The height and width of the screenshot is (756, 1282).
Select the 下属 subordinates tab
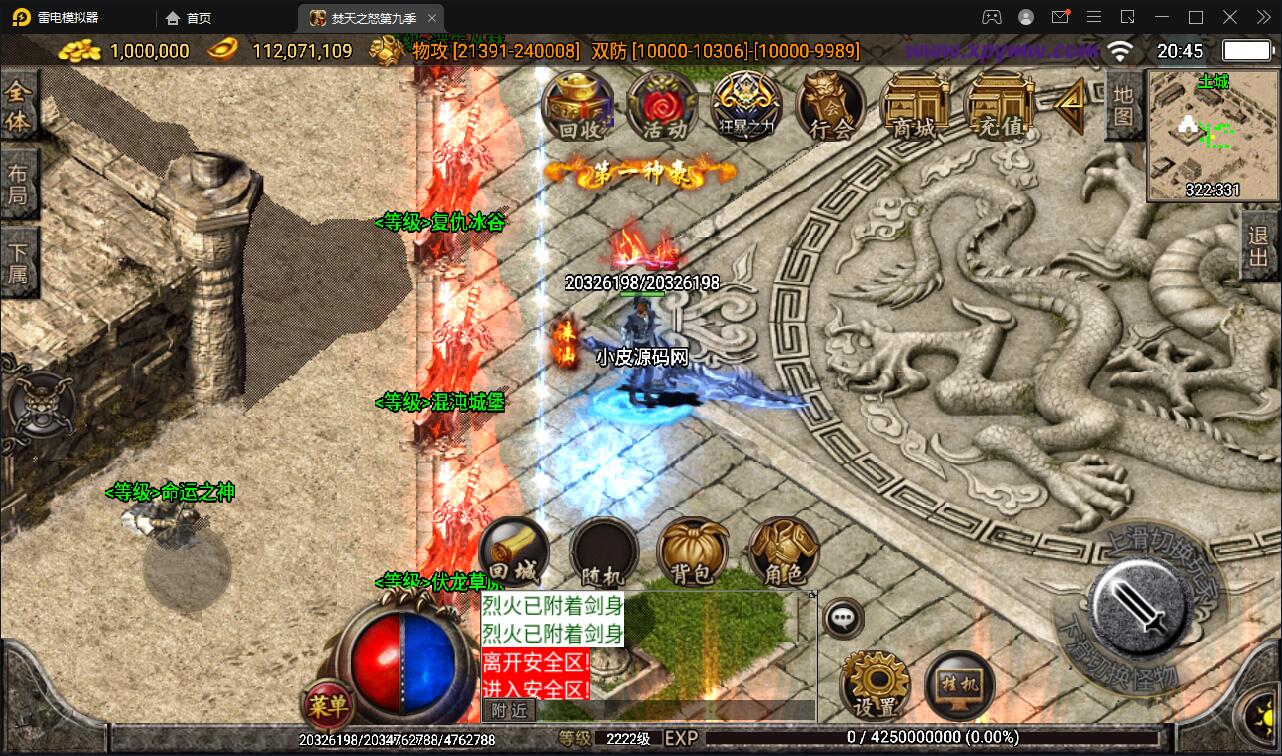18,262
